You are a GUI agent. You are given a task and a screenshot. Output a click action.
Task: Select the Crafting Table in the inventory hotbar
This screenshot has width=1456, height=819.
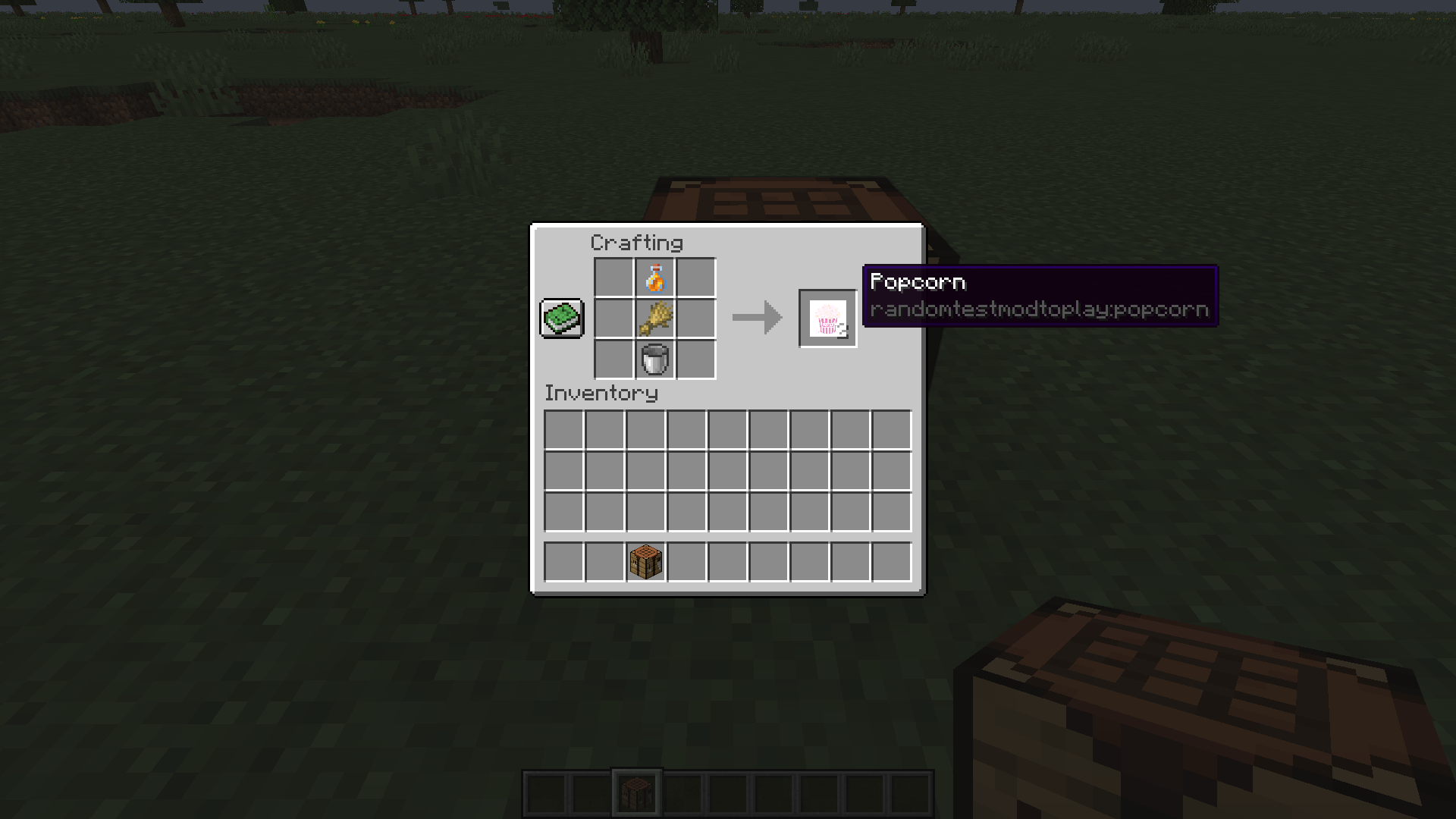pos(646,560)
